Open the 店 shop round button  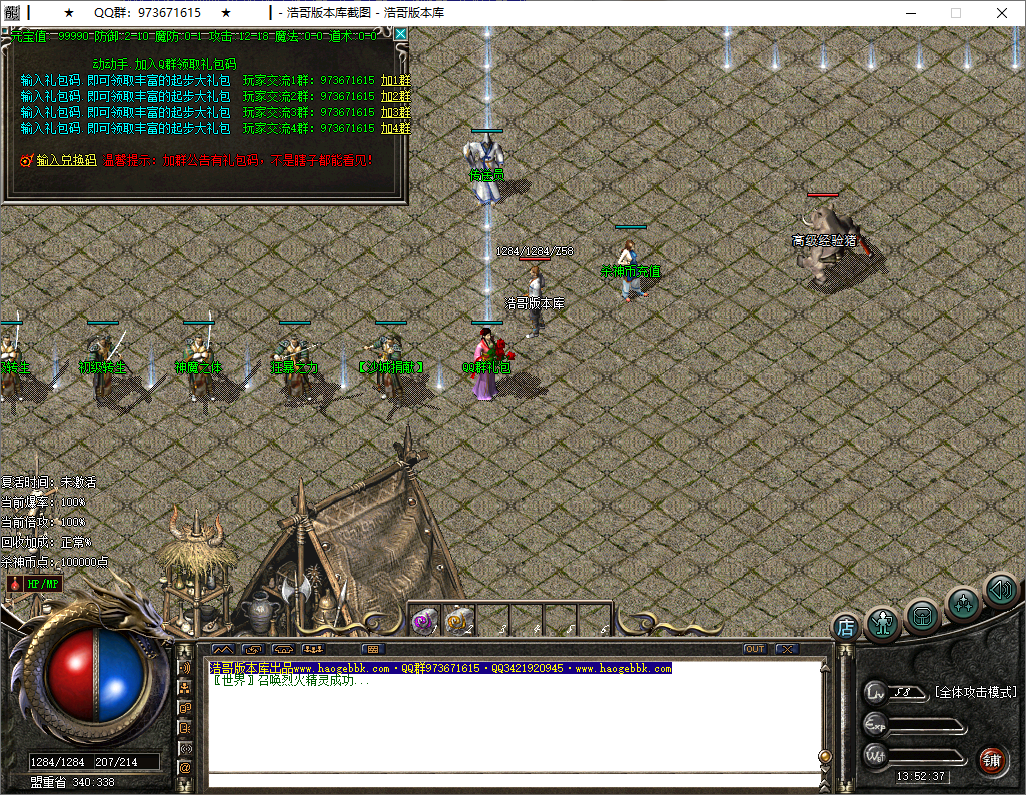846,628
